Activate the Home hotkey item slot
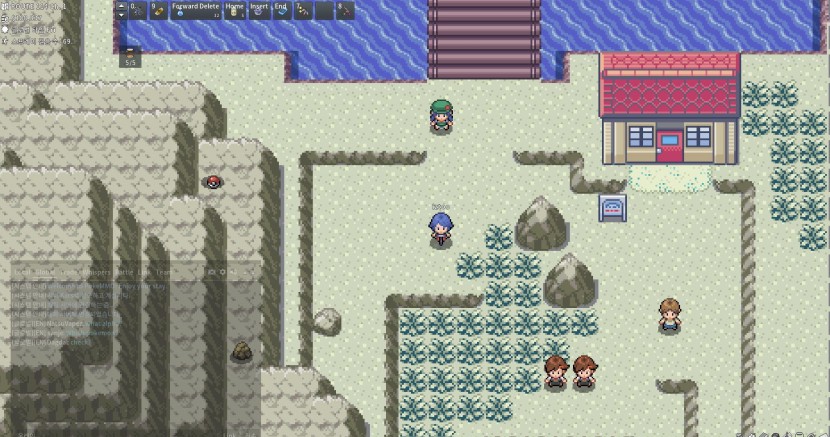The height and width of the screenshot is (437, 830). coord(236,10)
